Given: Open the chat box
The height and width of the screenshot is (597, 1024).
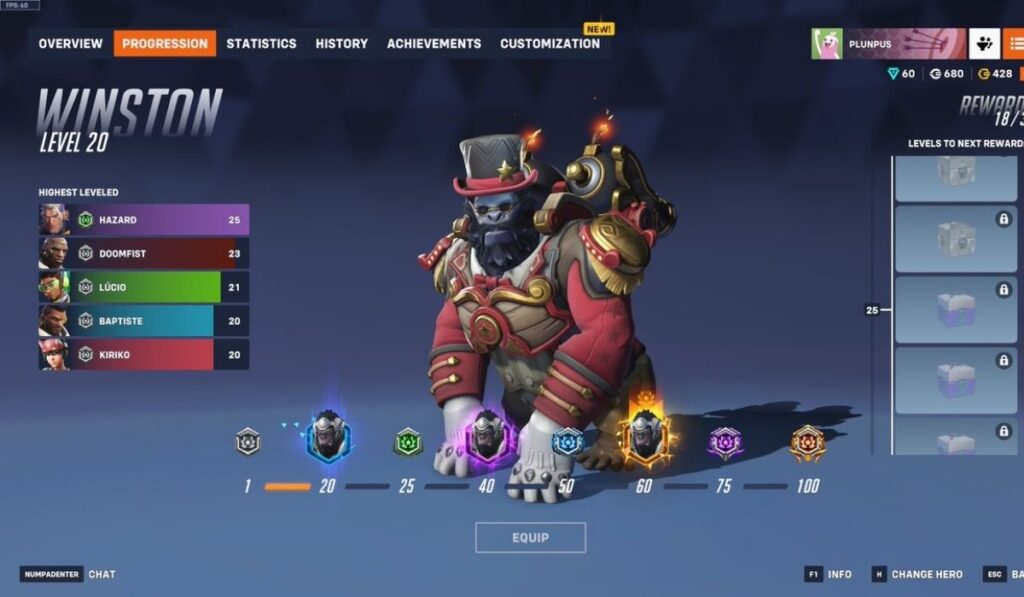Looking at the screenshot, I should click(x=101, y=574).
